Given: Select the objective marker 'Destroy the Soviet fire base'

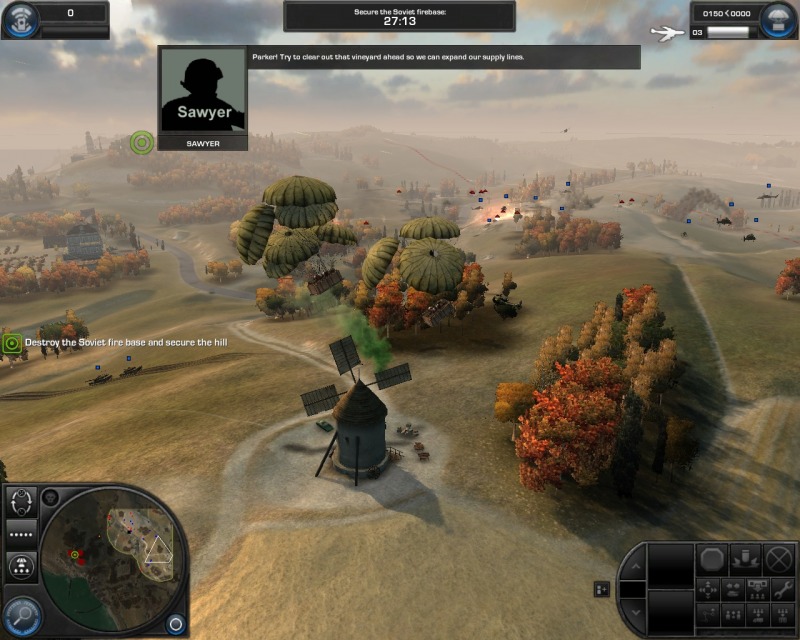Looking at the screenshot, I should point(12,343).
